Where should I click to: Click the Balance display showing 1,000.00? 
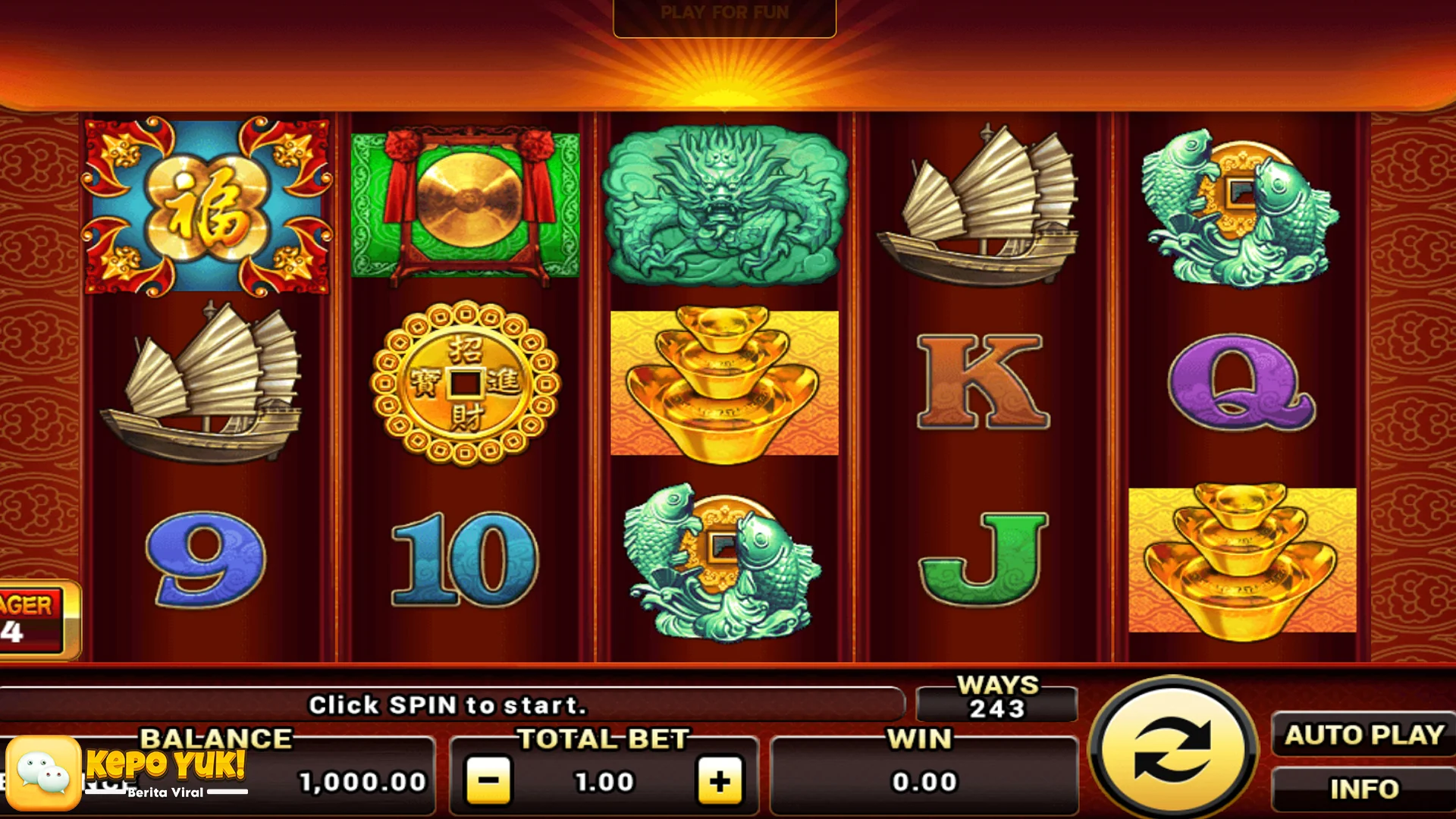pyautogui.click(x=364, y=781)
